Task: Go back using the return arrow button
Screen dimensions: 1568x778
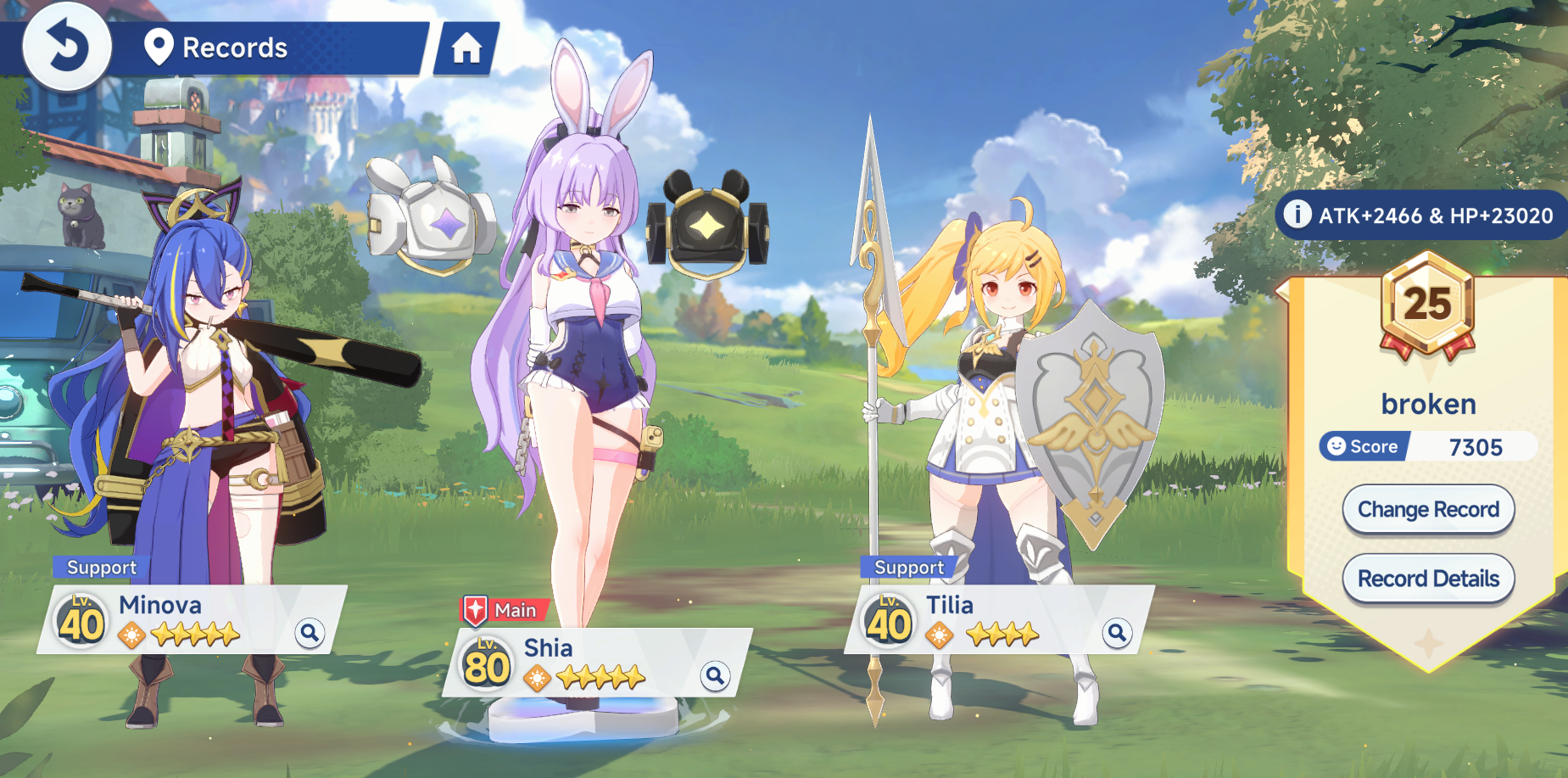Action: click(66, 46)
